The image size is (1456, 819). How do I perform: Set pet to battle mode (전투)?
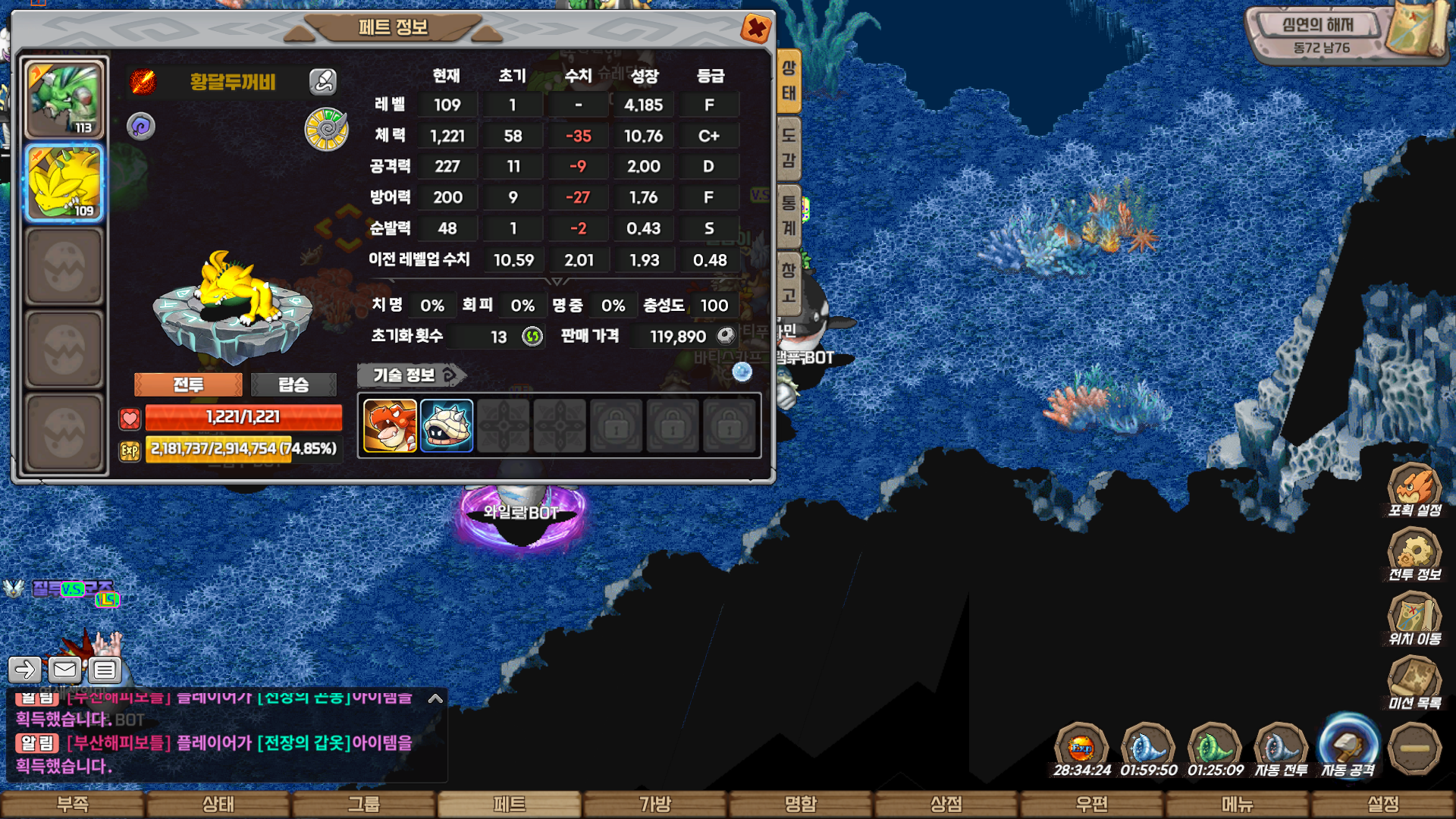tap(188, 384)
